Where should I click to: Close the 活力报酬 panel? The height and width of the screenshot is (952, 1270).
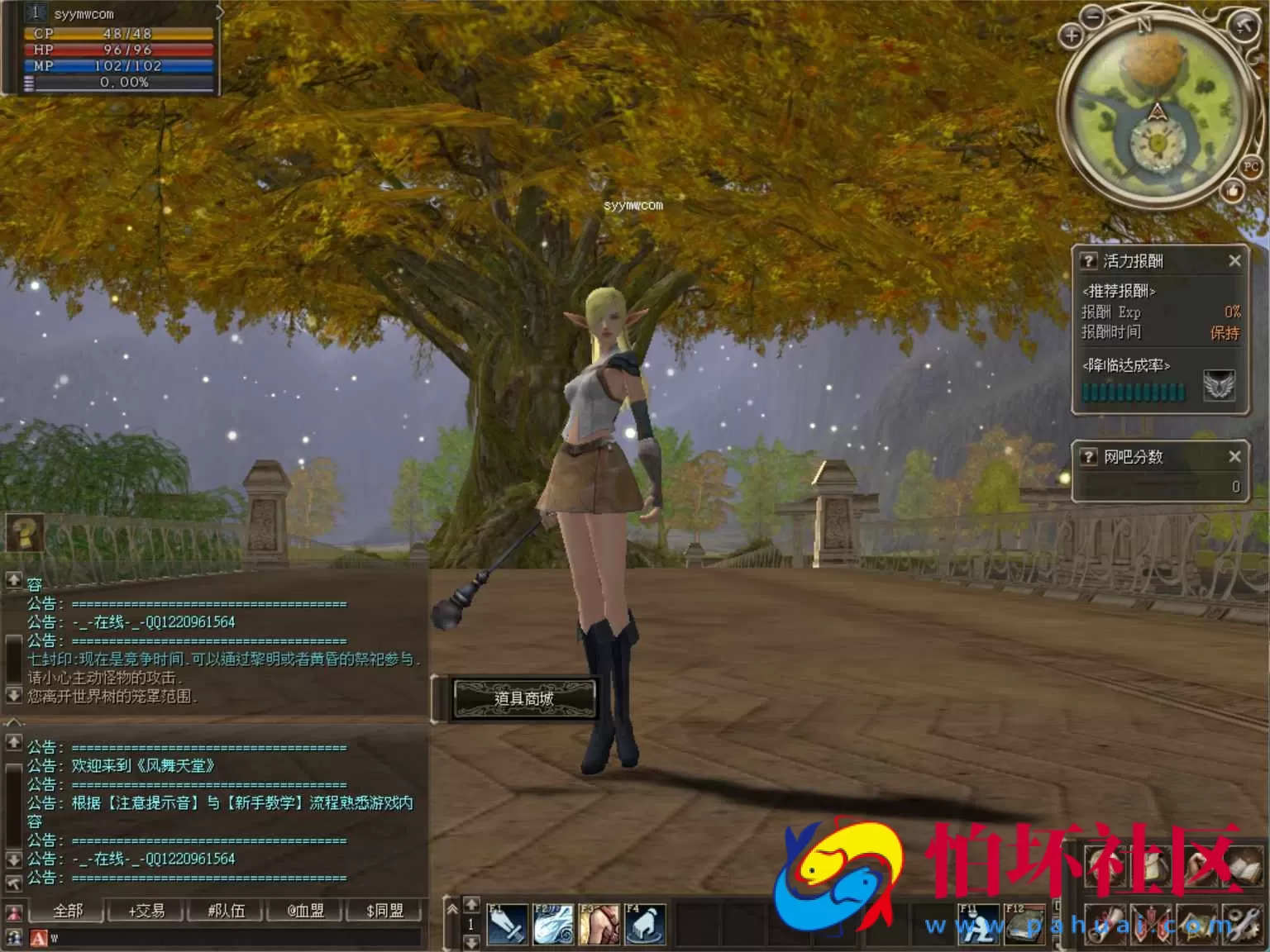(1234, 261)
